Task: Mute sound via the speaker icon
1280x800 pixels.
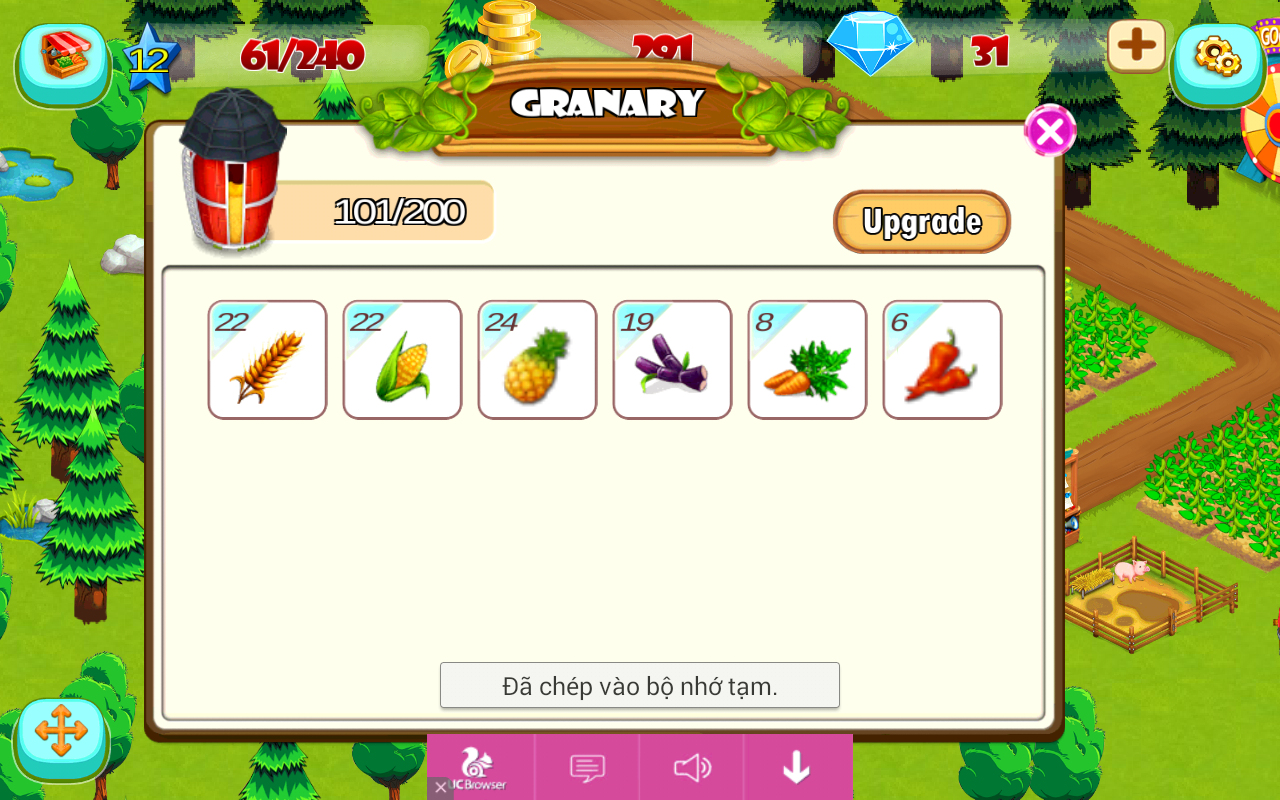Action: [x=691, y=768]
